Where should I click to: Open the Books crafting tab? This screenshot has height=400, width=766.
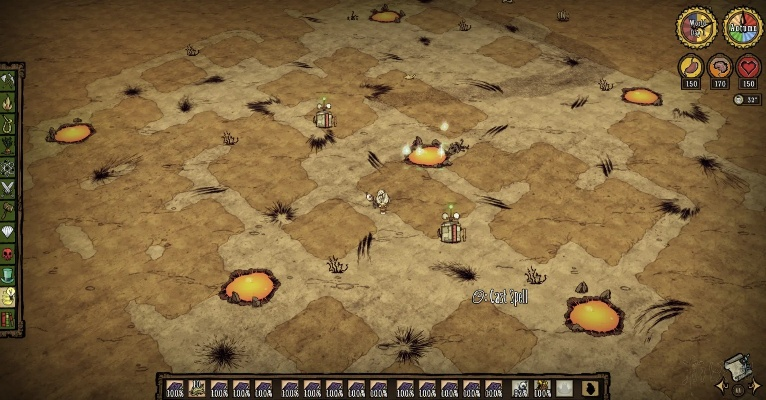tap(9, 318)
